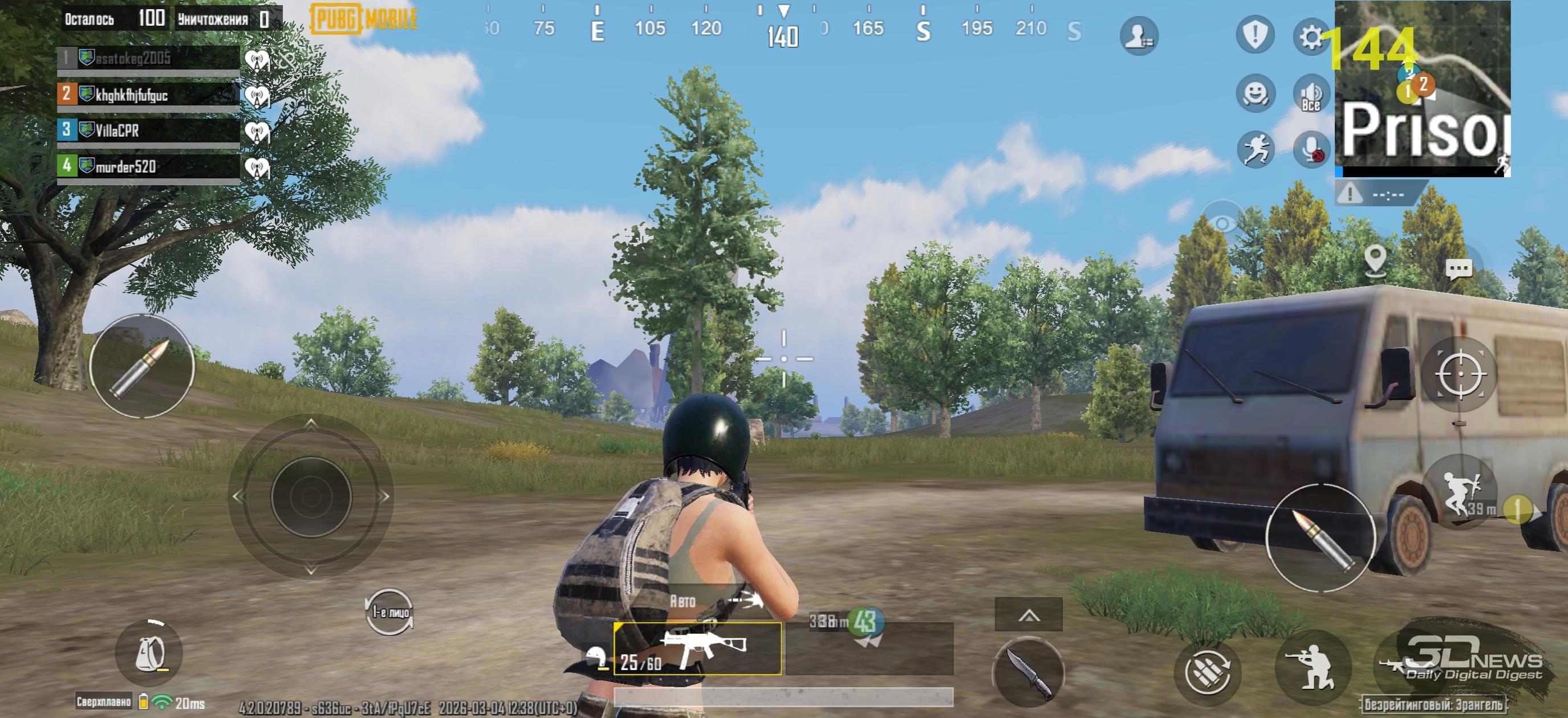Expand the arrow above the knife slot
The height and width of the screenshot is (718, 1568).
pos(1028,615)
